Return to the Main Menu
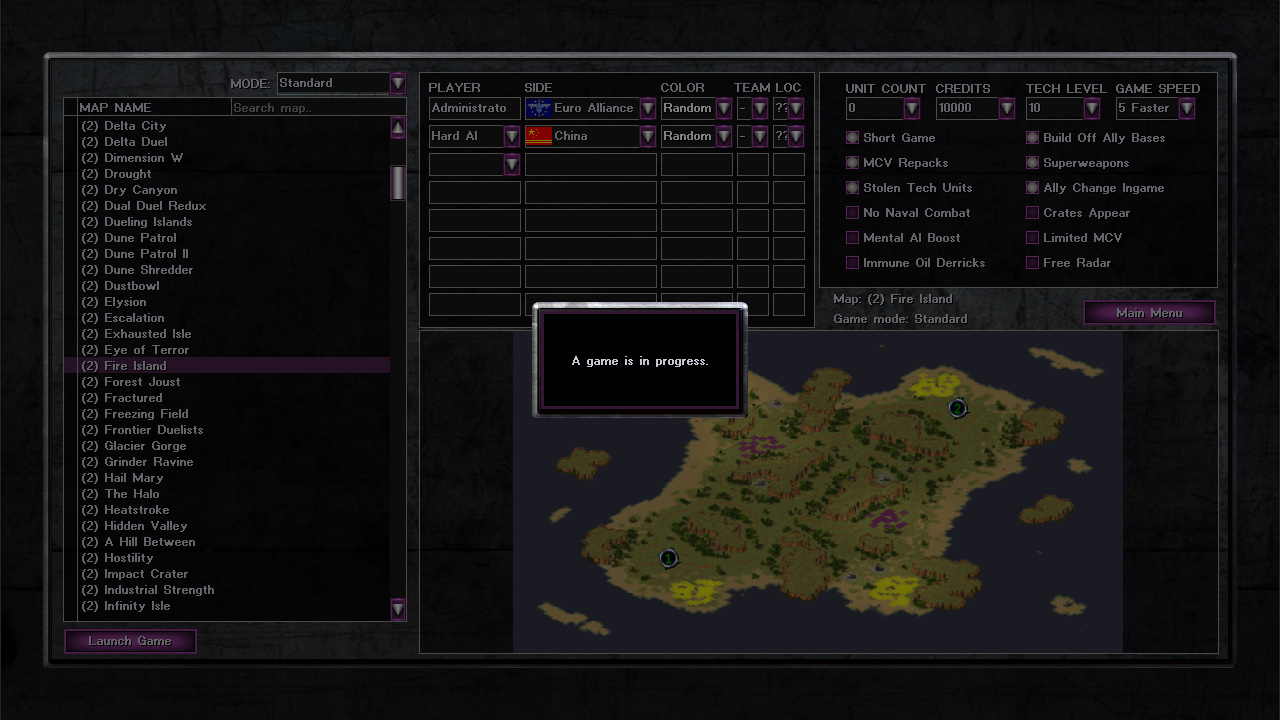This screenshot has height=720, width=1280. [x=1149, y=313]
